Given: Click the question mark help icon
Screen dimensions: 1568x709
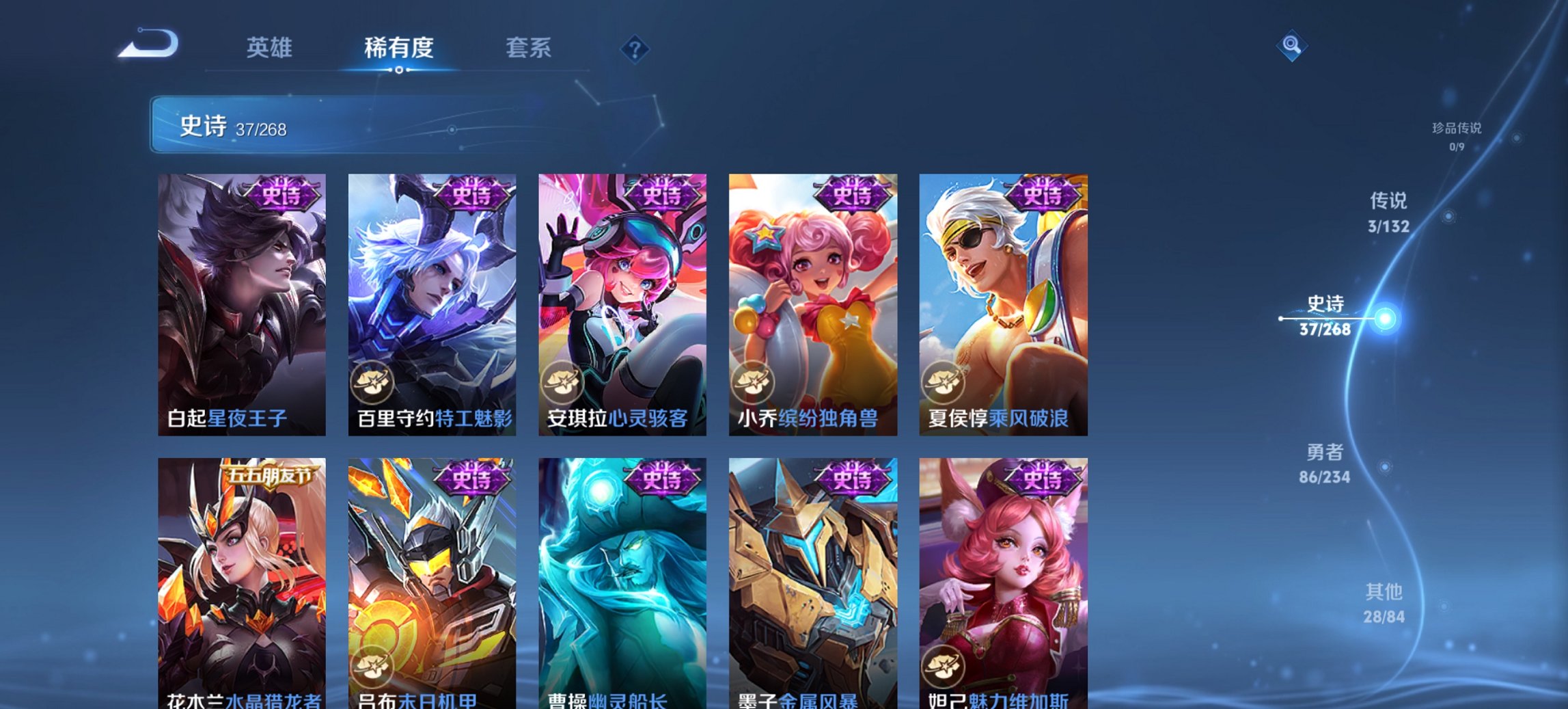Looking at the screenshot, I should [635, 48].
